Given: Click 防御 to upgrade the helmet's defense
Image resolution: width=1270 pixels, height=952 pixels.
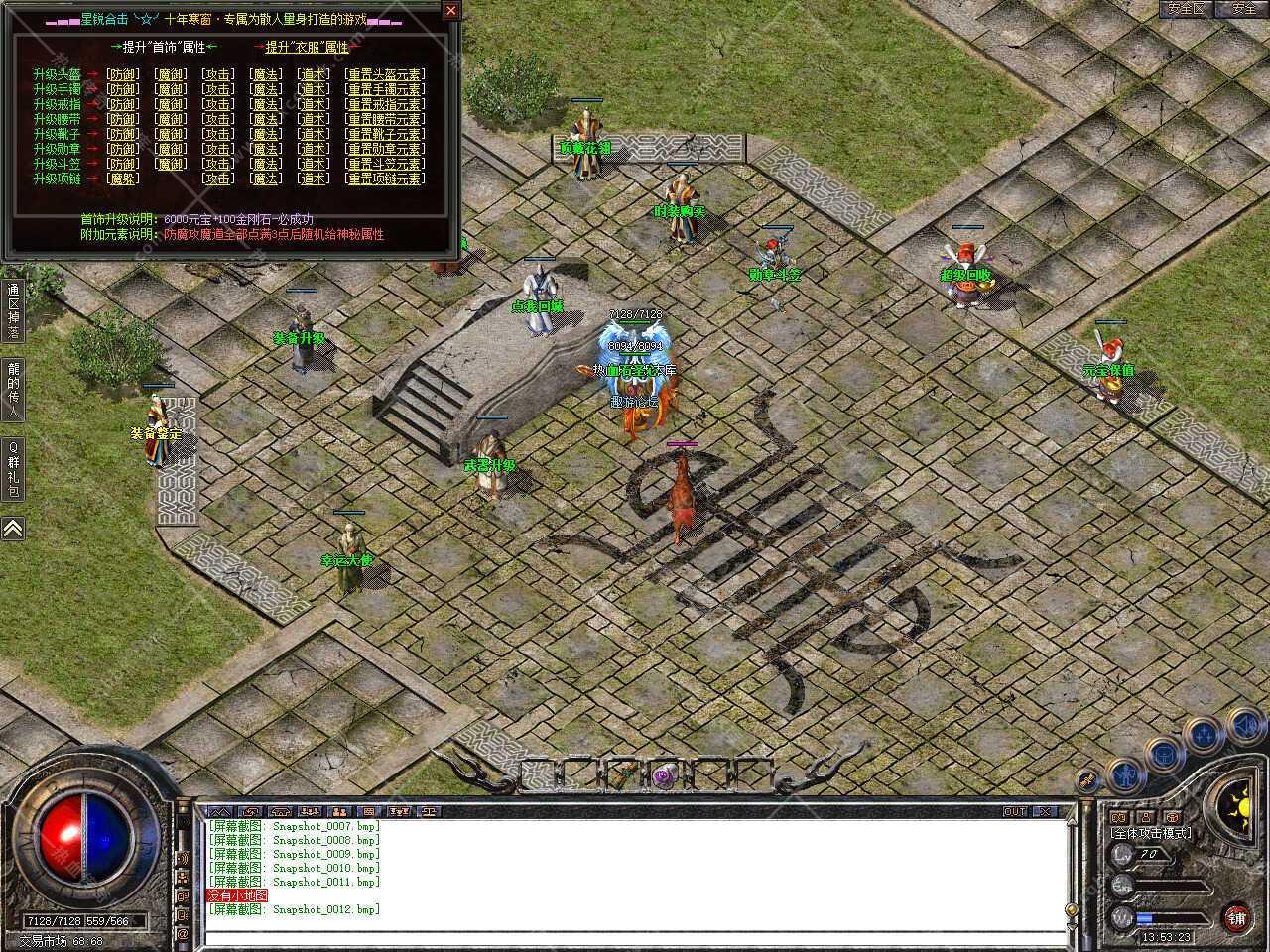Looking at the screenshot, I should pos(121,73).
